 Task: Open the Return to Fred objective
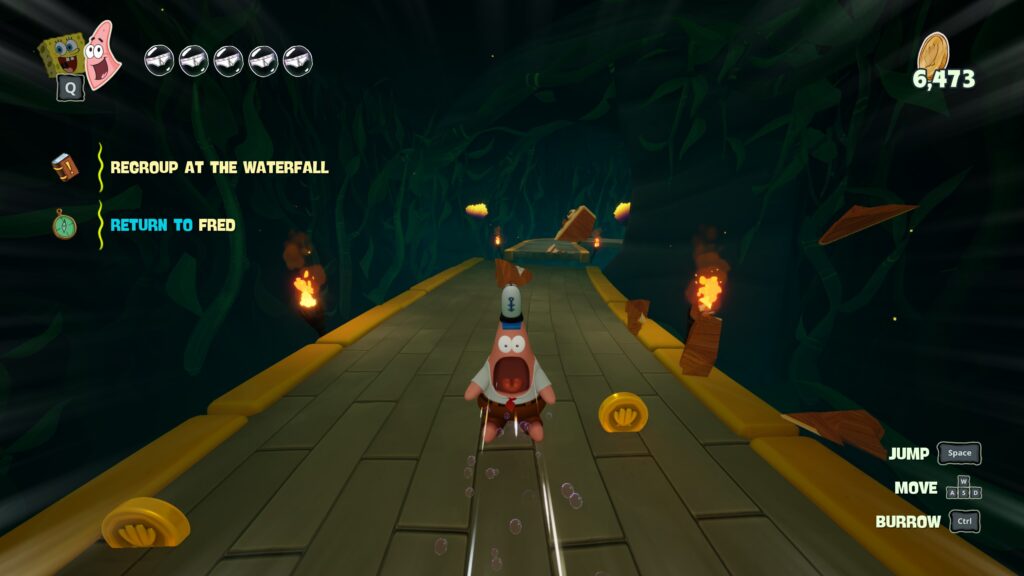(173, 225)
